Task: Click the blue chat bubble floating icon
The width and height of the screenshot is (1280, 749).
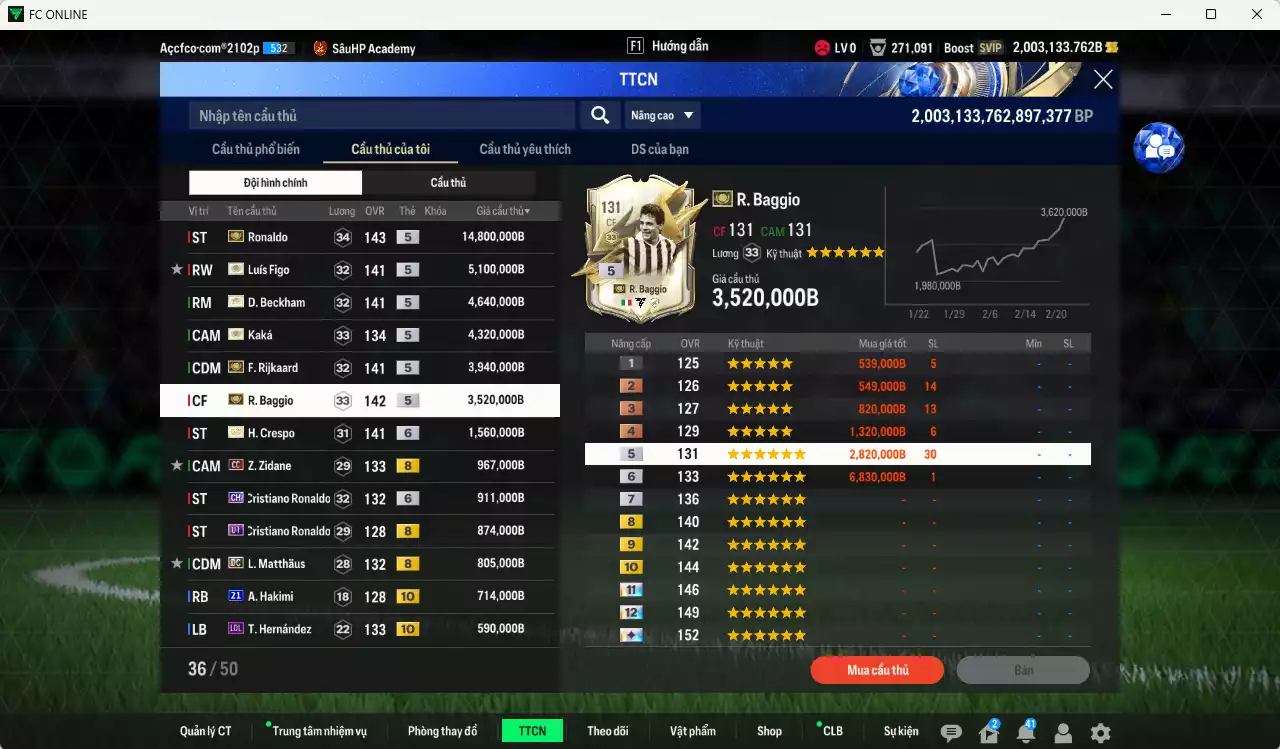Action: 1158,147
